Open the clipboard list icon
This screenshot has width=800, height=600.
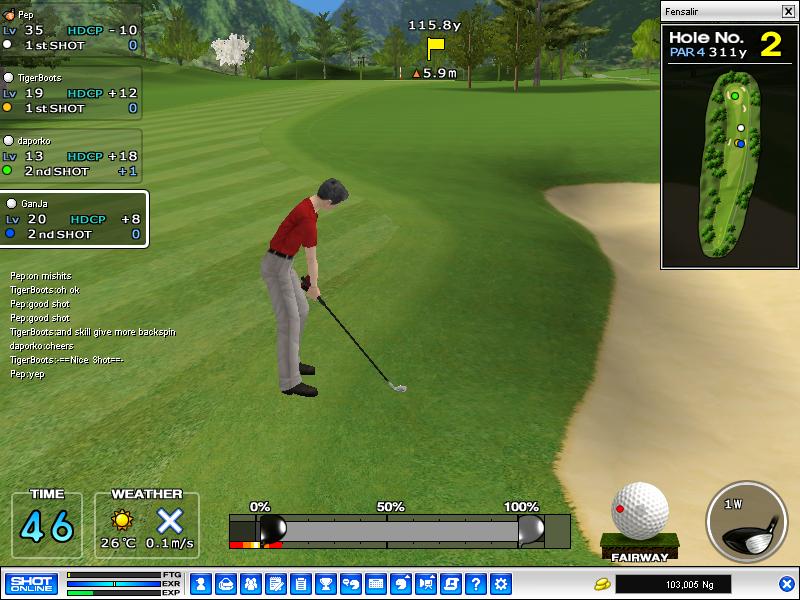coord(301,584)
